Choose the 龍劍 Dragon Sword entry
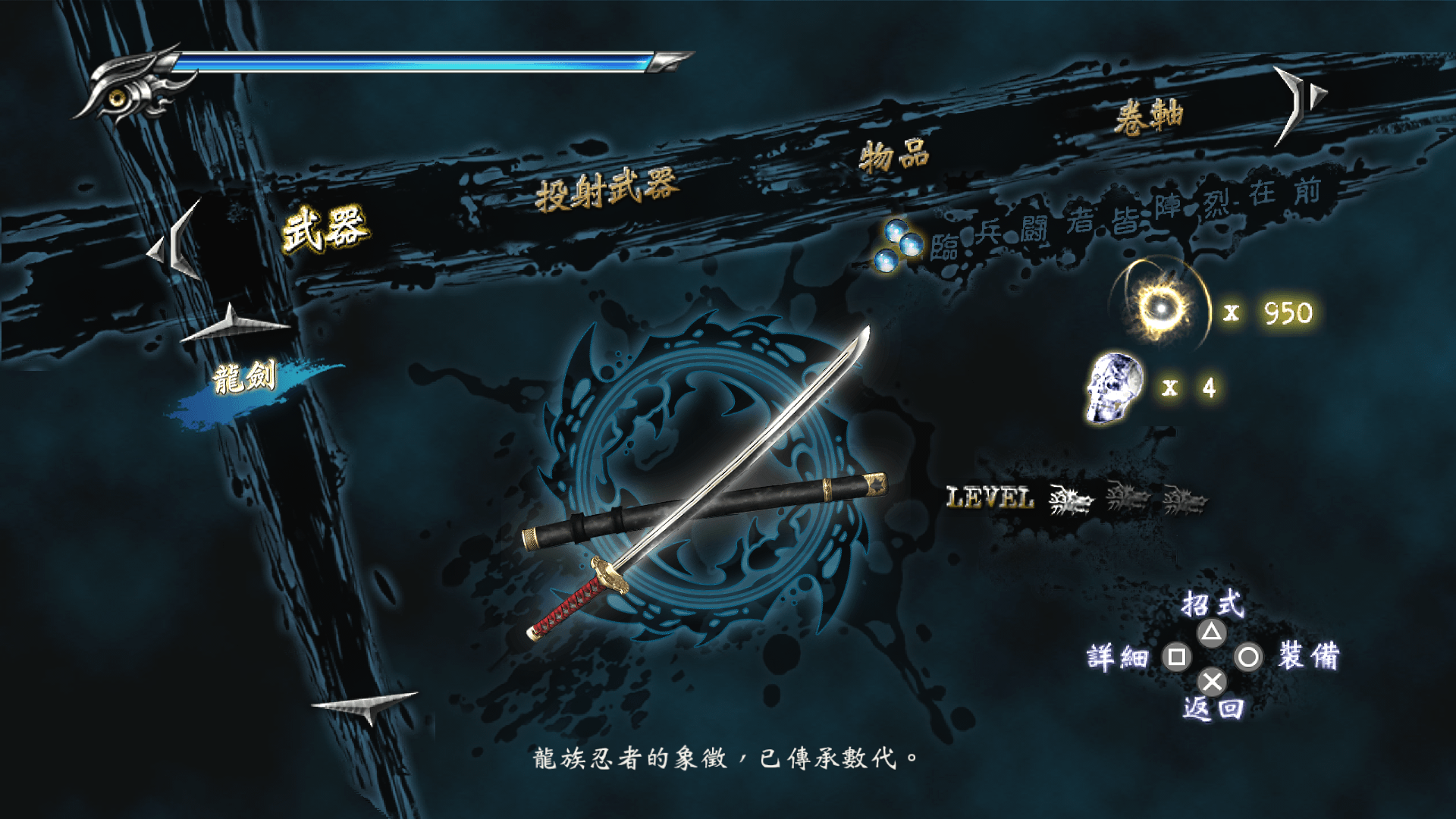The width and height of the screenshot is (1456, 819). (244, 378)
